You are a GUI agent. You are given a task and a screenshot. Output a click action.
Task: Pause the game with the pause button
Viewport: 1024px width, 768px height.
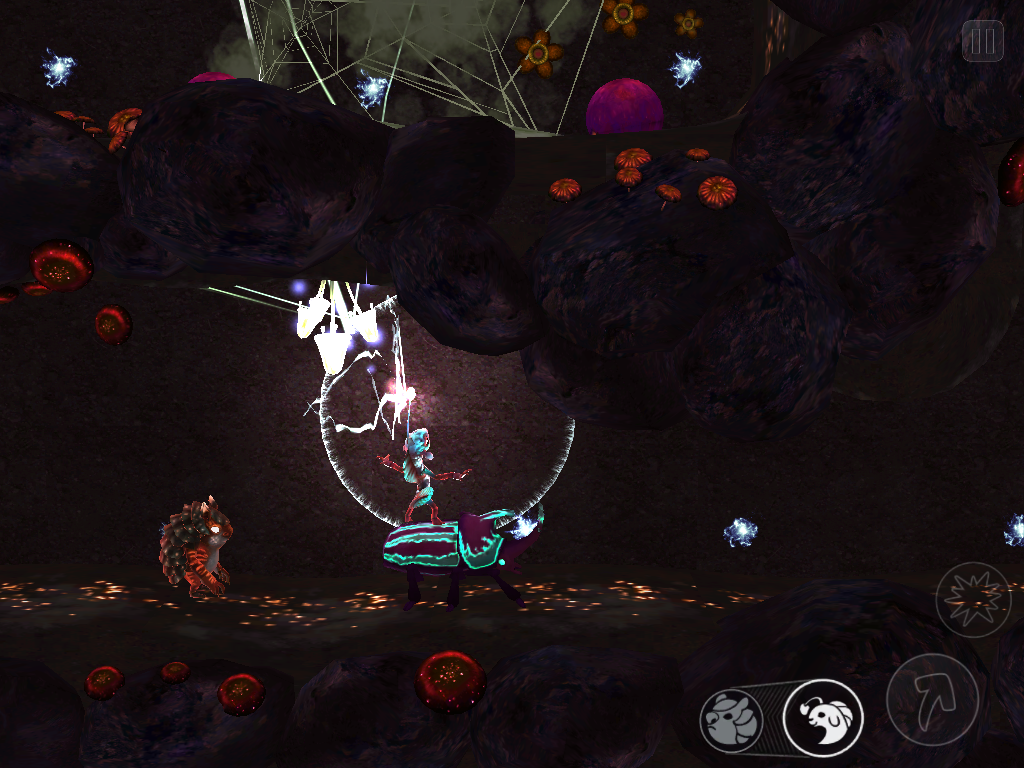point(982,41)
